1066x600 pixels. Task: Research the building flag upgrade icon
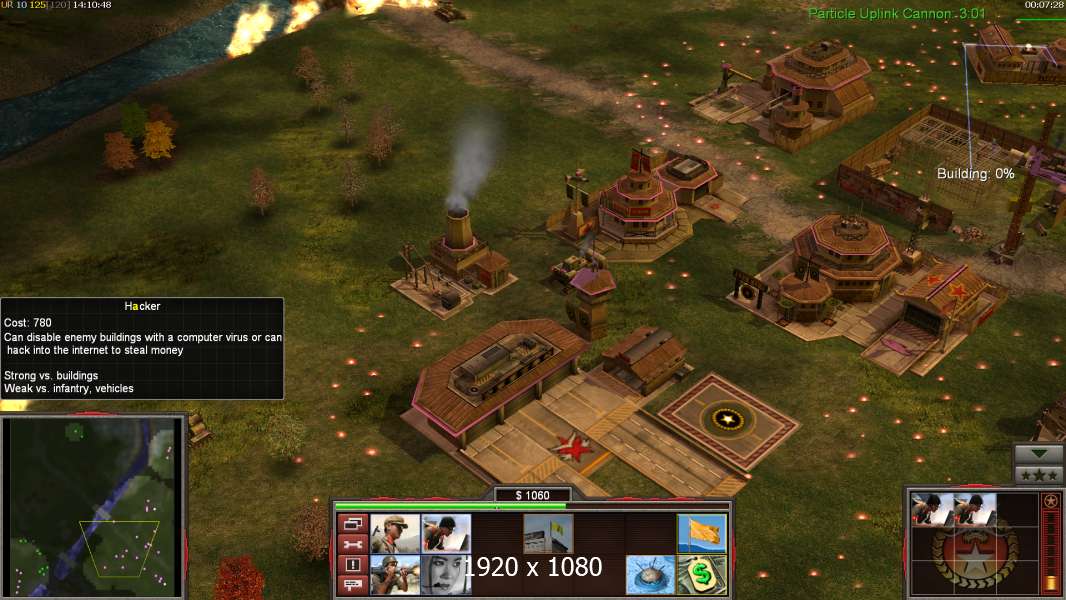548,534
